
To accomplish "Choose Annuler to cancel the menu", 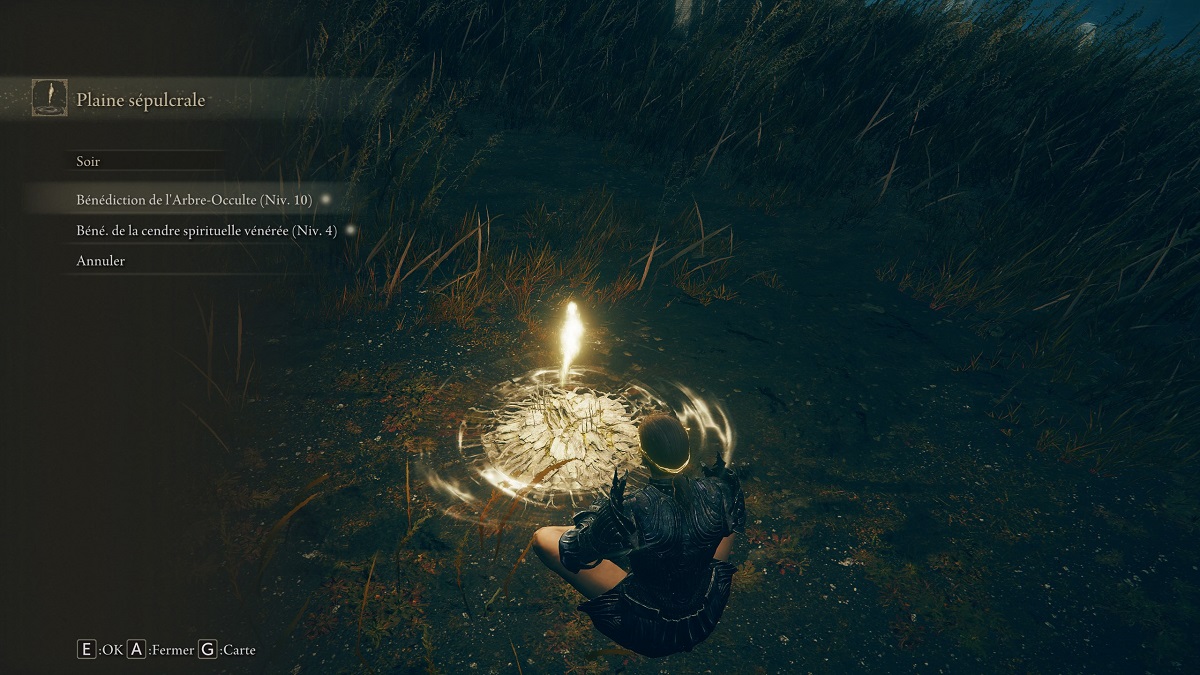I will (x=101, y=261).
